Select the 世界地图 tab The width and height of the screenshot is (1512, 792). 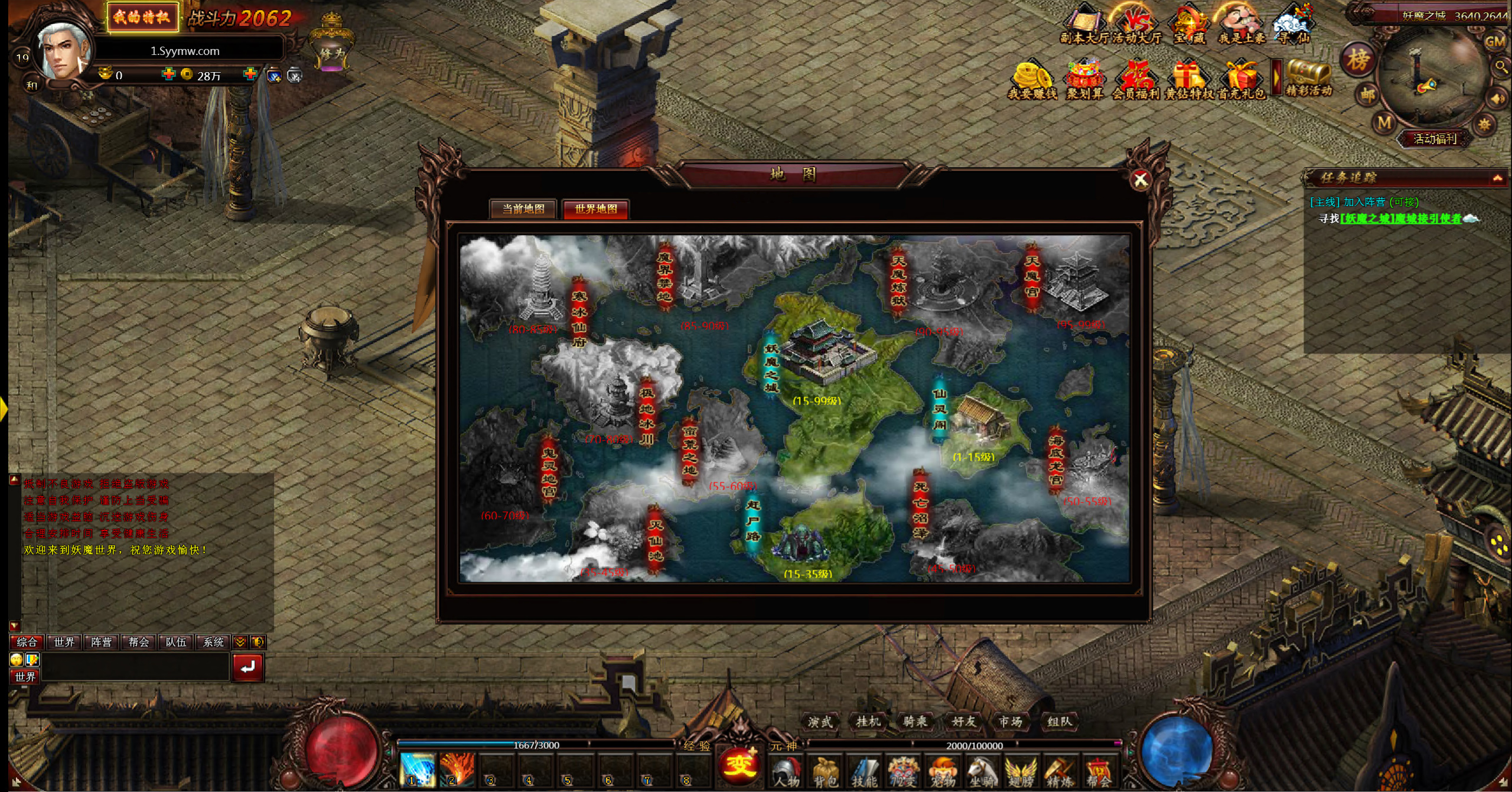click(x=595, y=209)
